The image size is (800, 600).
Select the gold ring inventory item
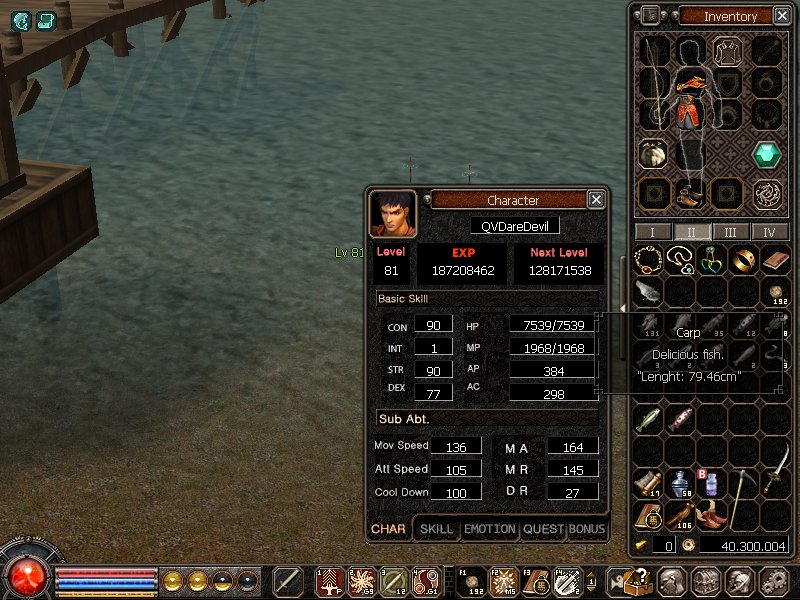click(742, 261)
